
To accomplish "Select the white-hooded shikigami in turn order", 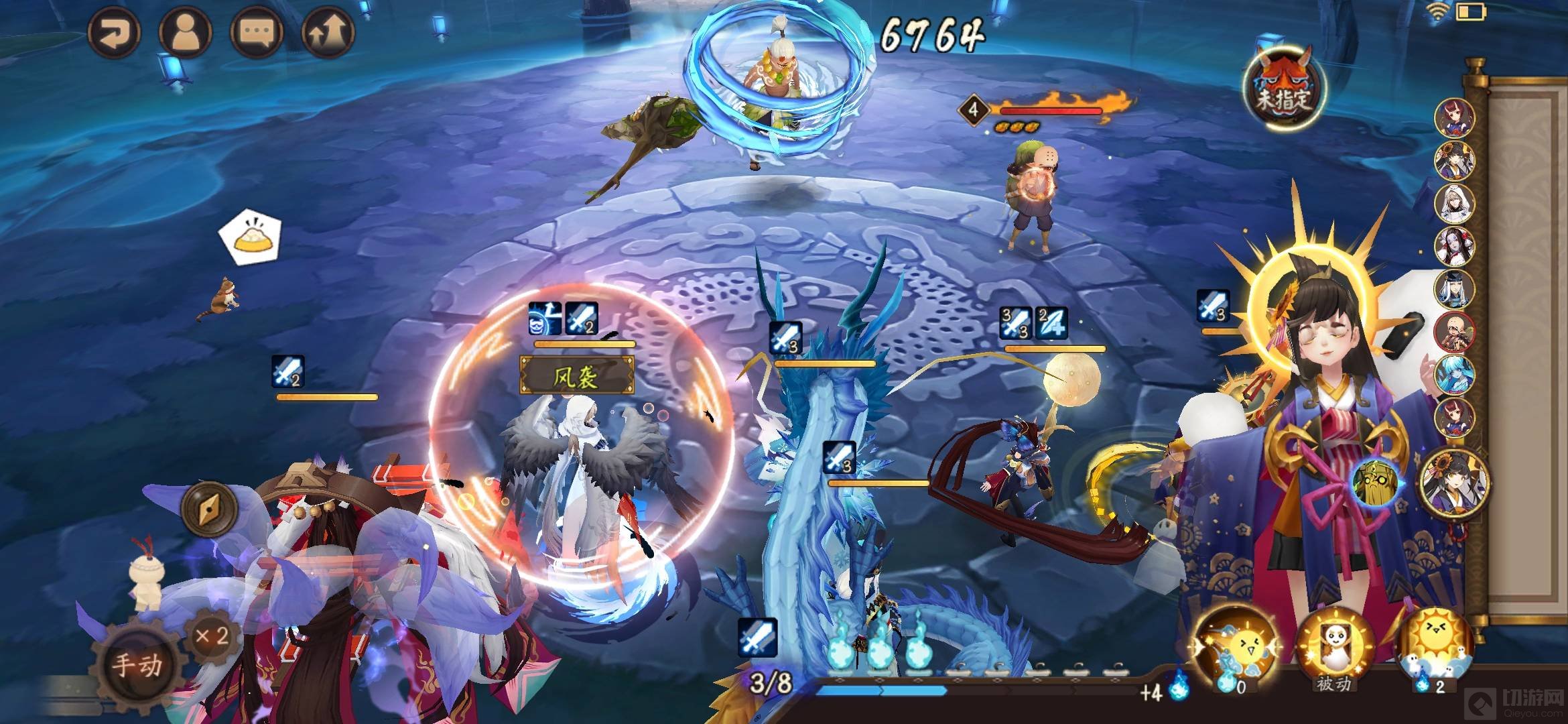I will (1454, 203).
